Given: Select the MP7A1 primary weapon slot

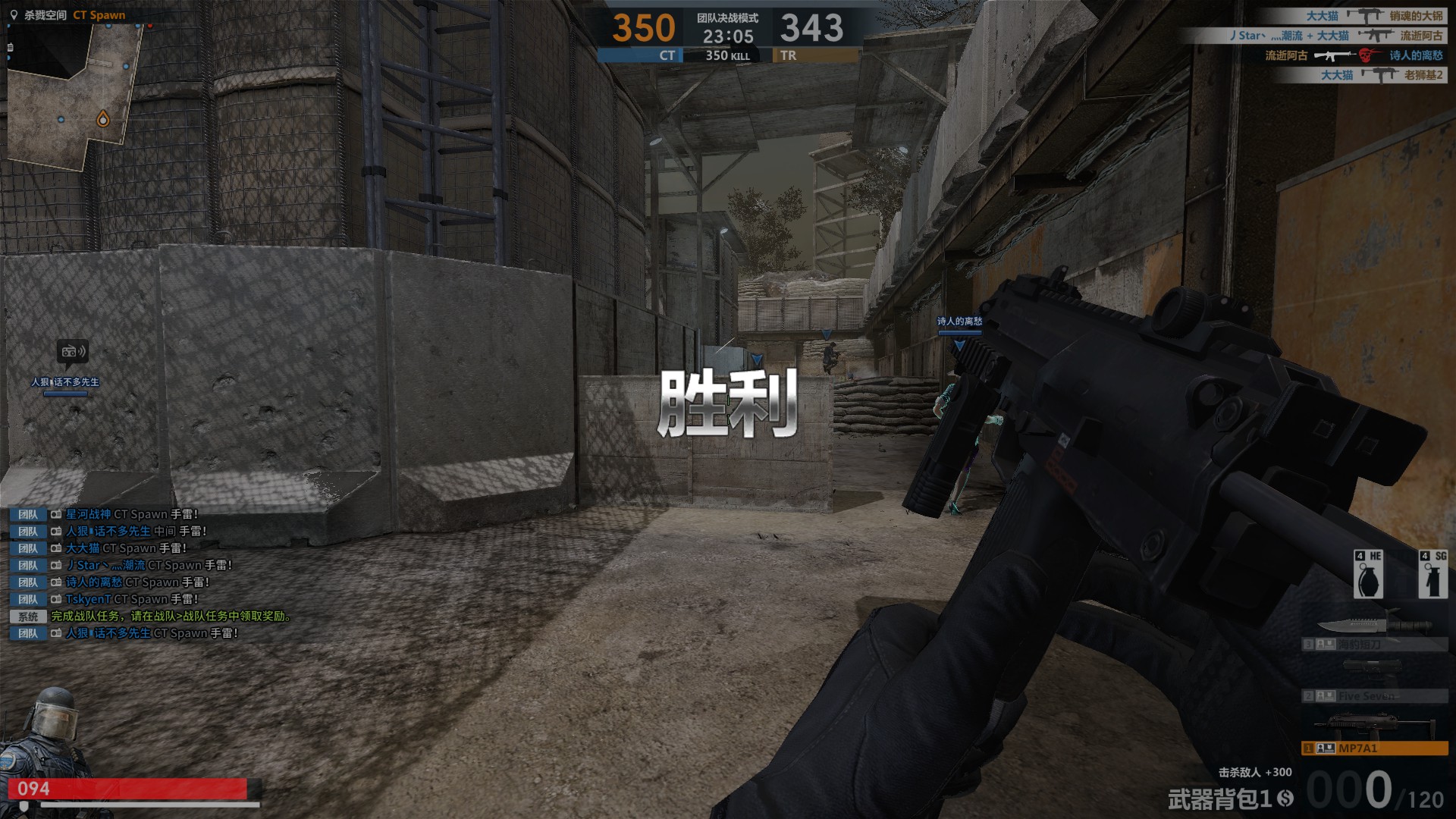Looking at the screenshot, I should 1374,748.
